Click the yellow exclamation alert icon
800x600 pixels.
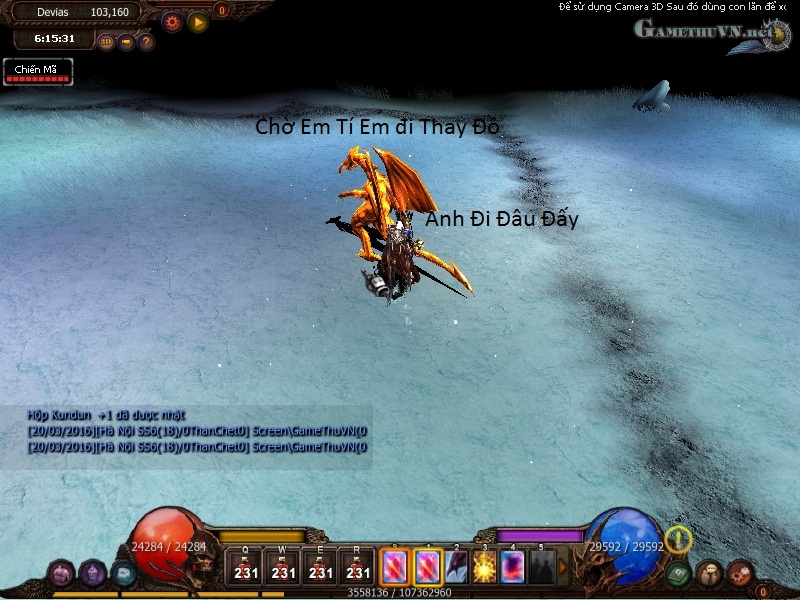coord(678,540)
